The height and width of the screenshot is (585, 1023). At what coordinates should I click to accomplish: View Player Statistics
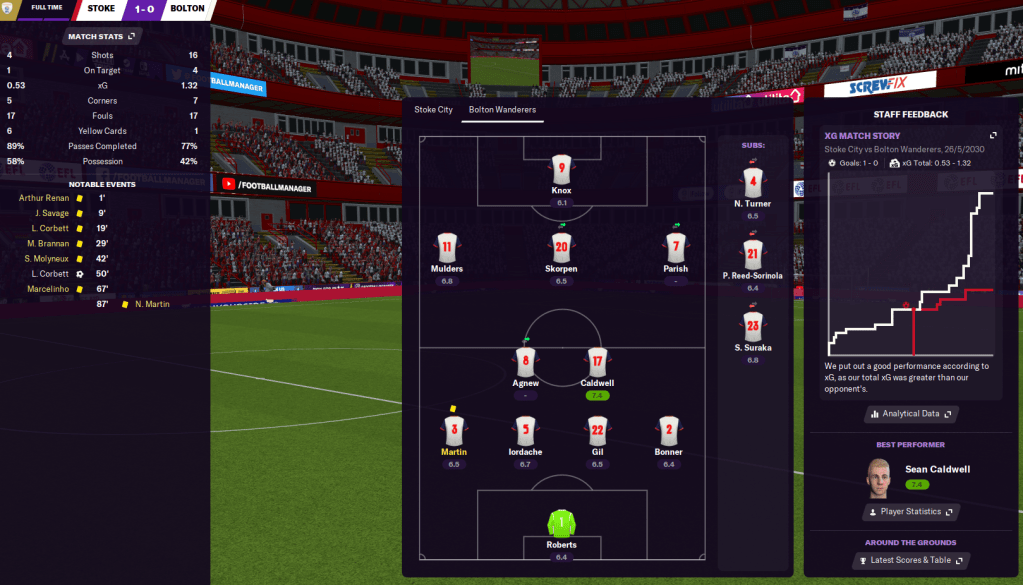coord(910,512)
